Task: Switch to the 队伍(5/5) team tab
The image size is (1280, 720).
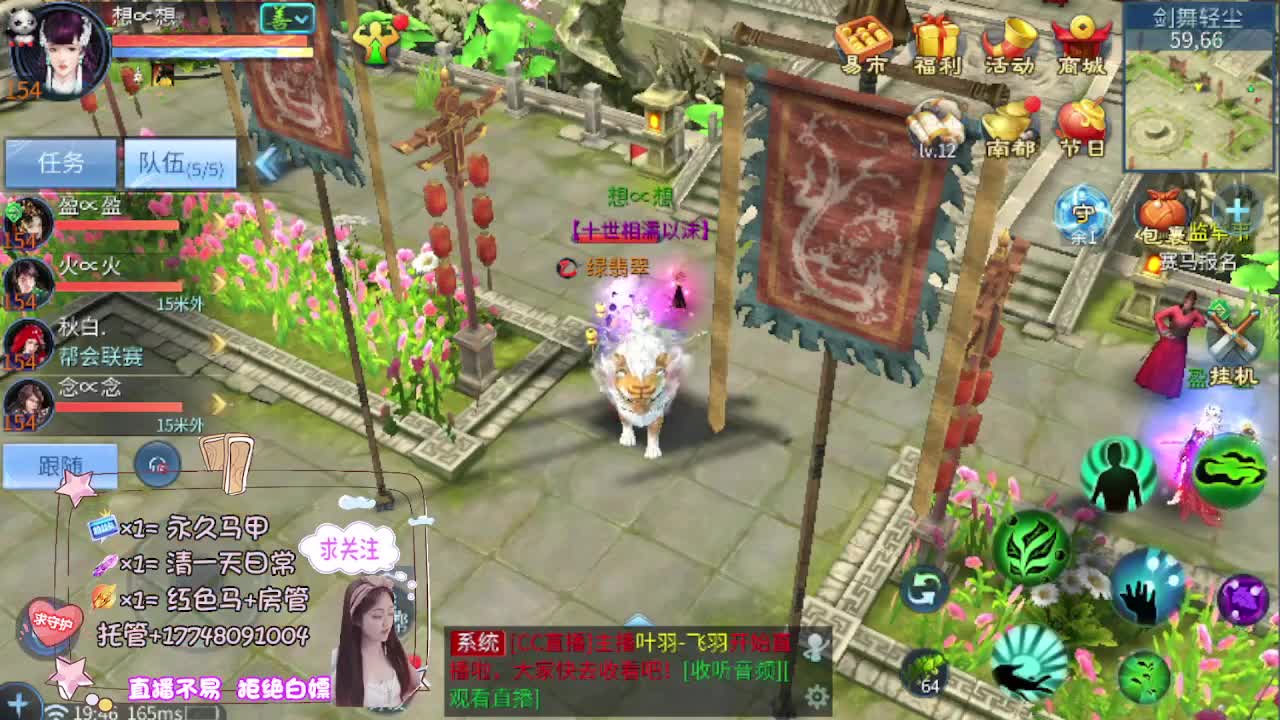Action: coord(180,163)
